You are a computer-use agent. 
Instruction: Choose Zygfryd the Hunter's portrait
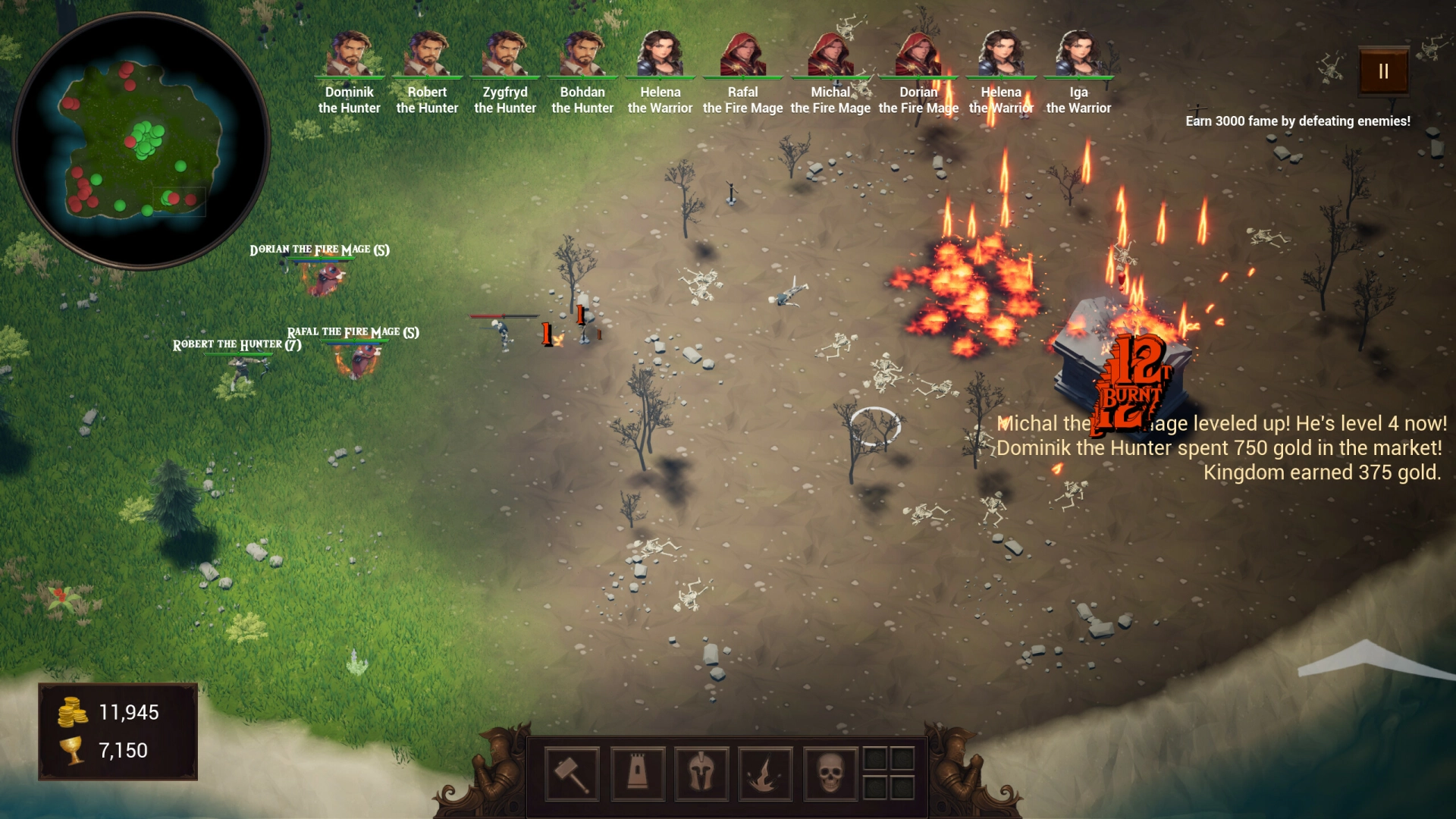click(505, 53)
